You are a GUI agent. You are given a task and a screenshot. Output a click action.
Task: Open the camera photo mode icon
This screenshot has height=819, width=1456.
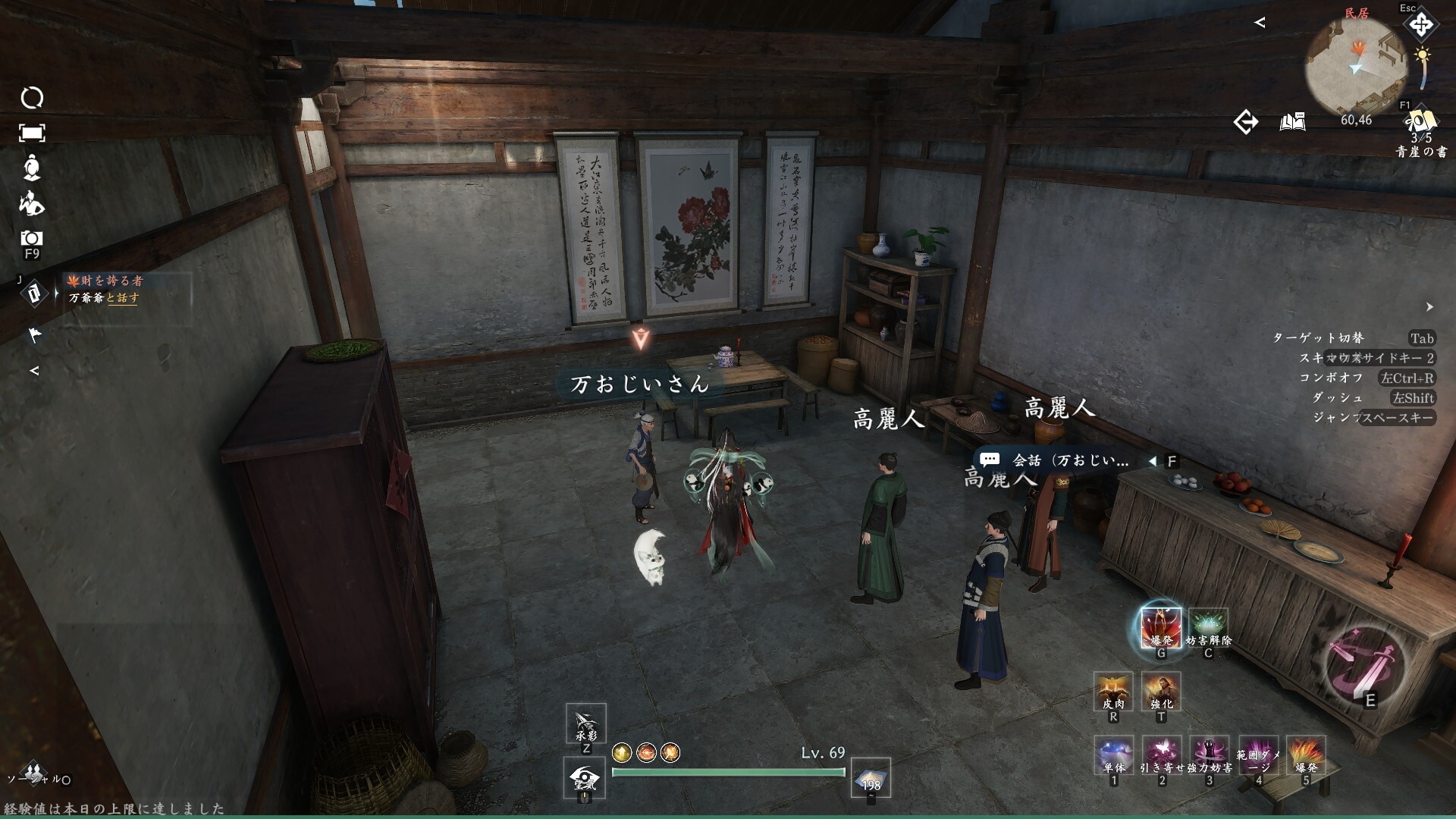[32, 239]
